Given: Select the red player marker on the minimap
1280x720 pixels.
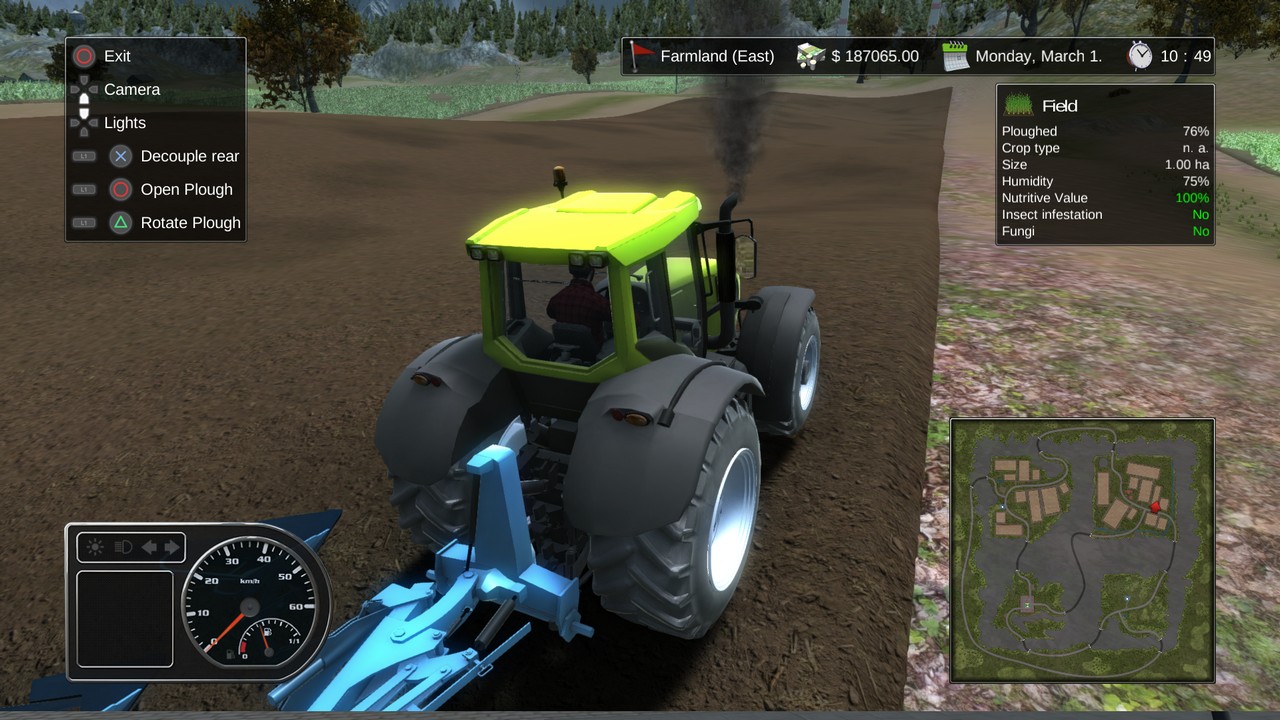Looking at the screenshot, I should [1156, 507].
